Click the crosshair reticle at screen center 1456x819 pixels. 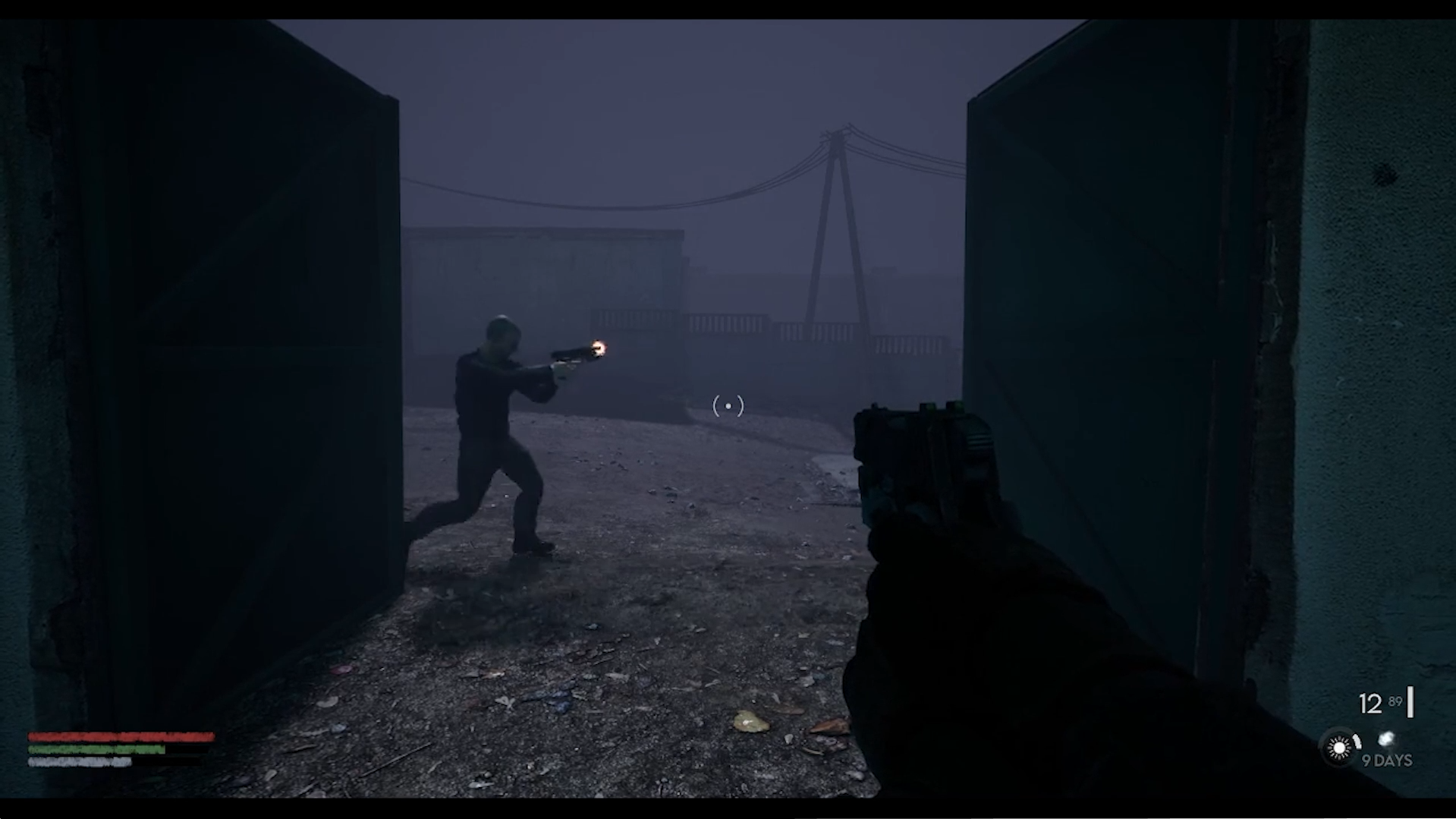[x=727, y=406]
